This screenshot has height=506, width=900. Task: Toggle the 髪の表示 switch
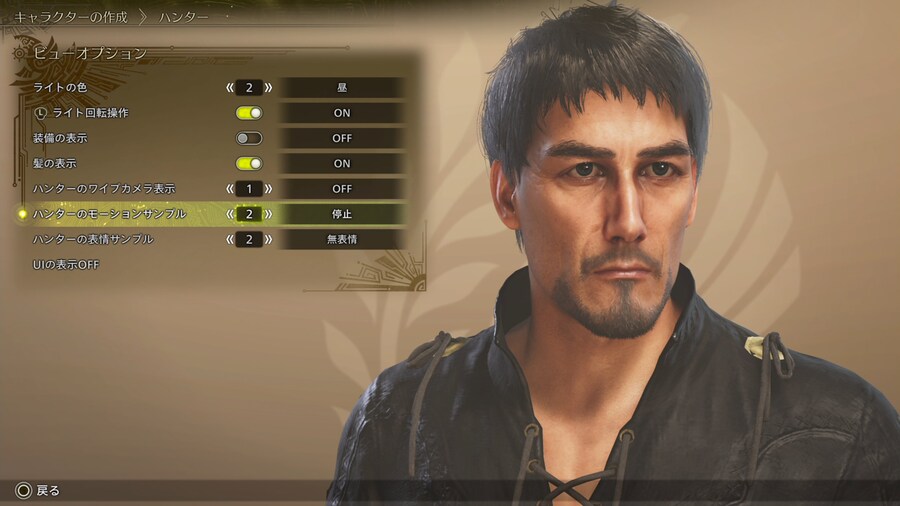click(x=249, y=163)
